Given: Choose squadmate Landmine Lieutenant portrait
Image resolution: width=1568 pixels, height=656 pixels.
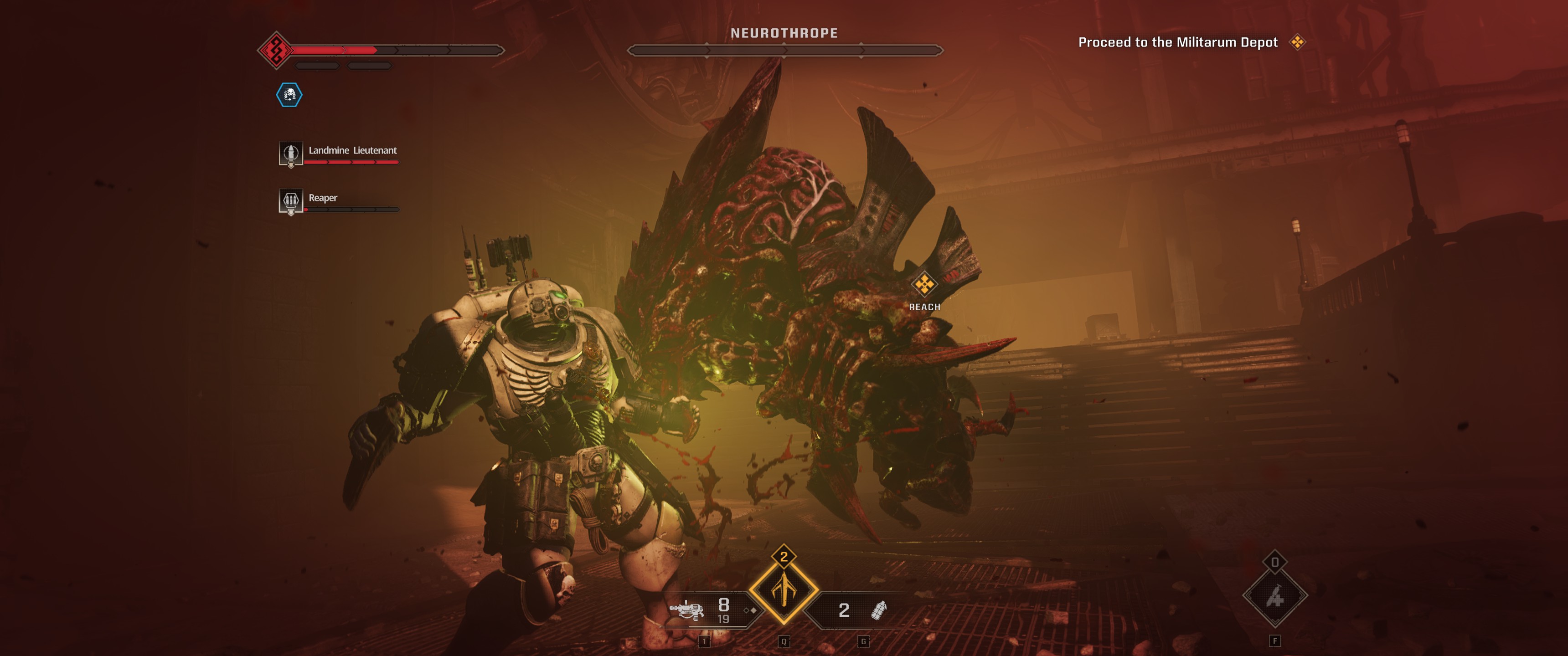Looking at the screenshot, I should click(x=290, y=154).
